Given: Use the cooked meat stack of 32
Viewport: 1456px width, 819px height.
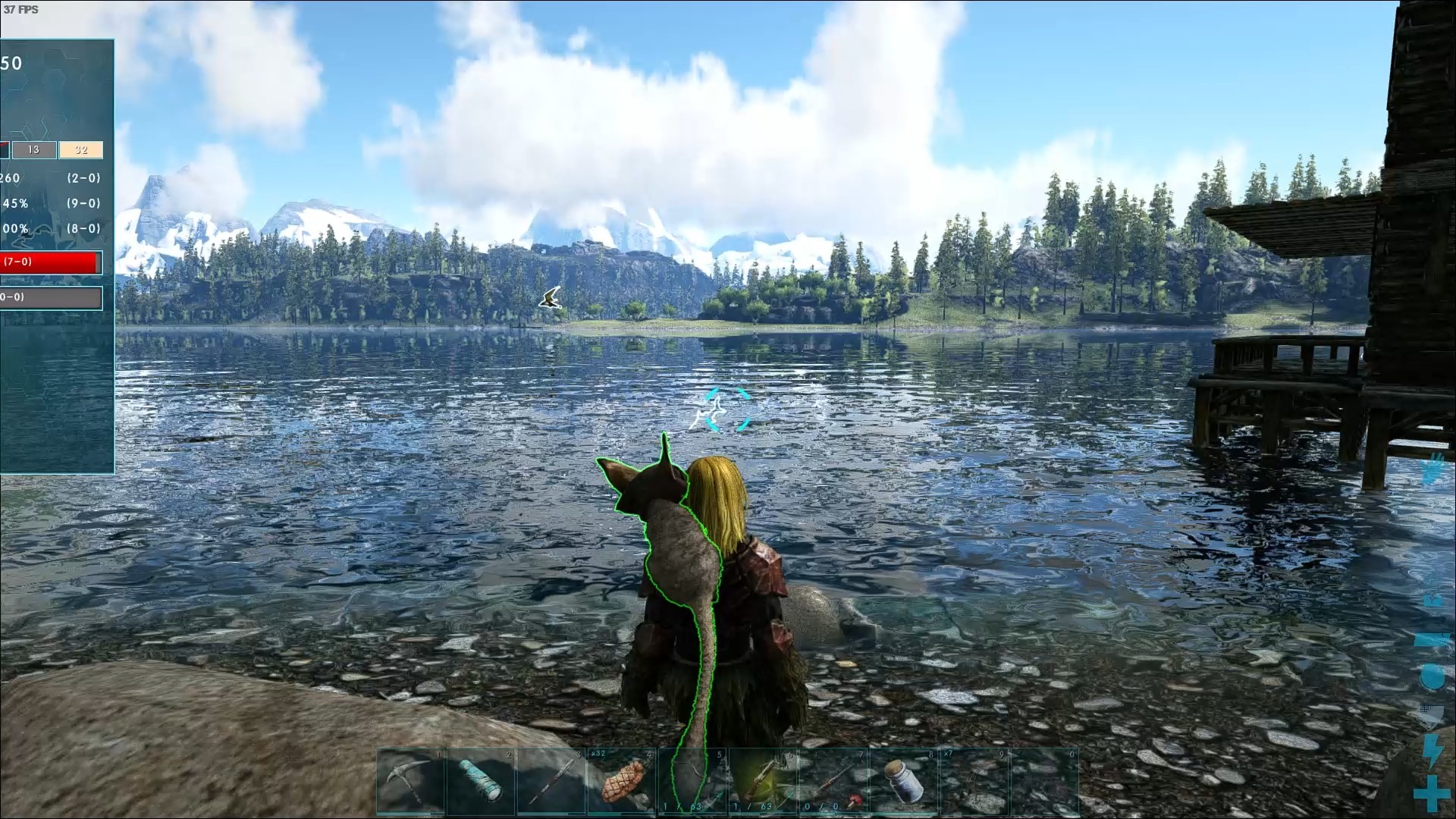Looking at the screenshot, I should (622, 781).
